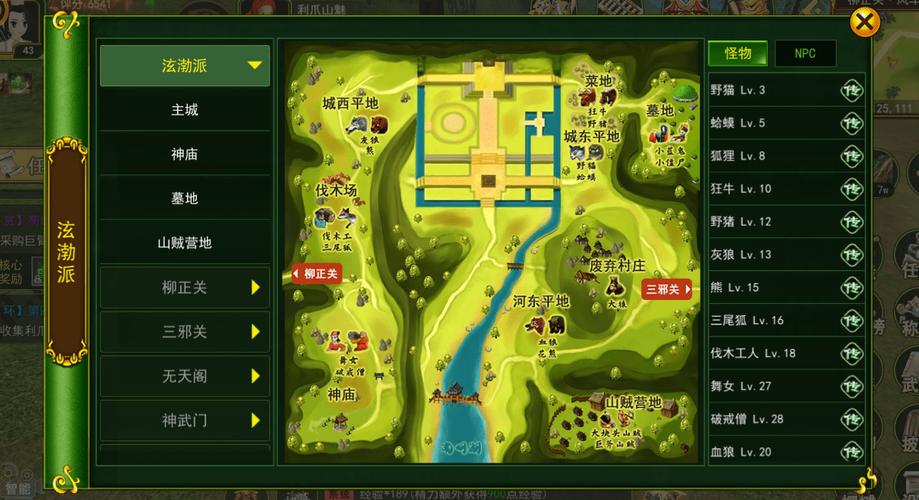Screen dimensions: 919x500
Task: Teleport to 熊 Lv. 15
Action: point(852,288)
